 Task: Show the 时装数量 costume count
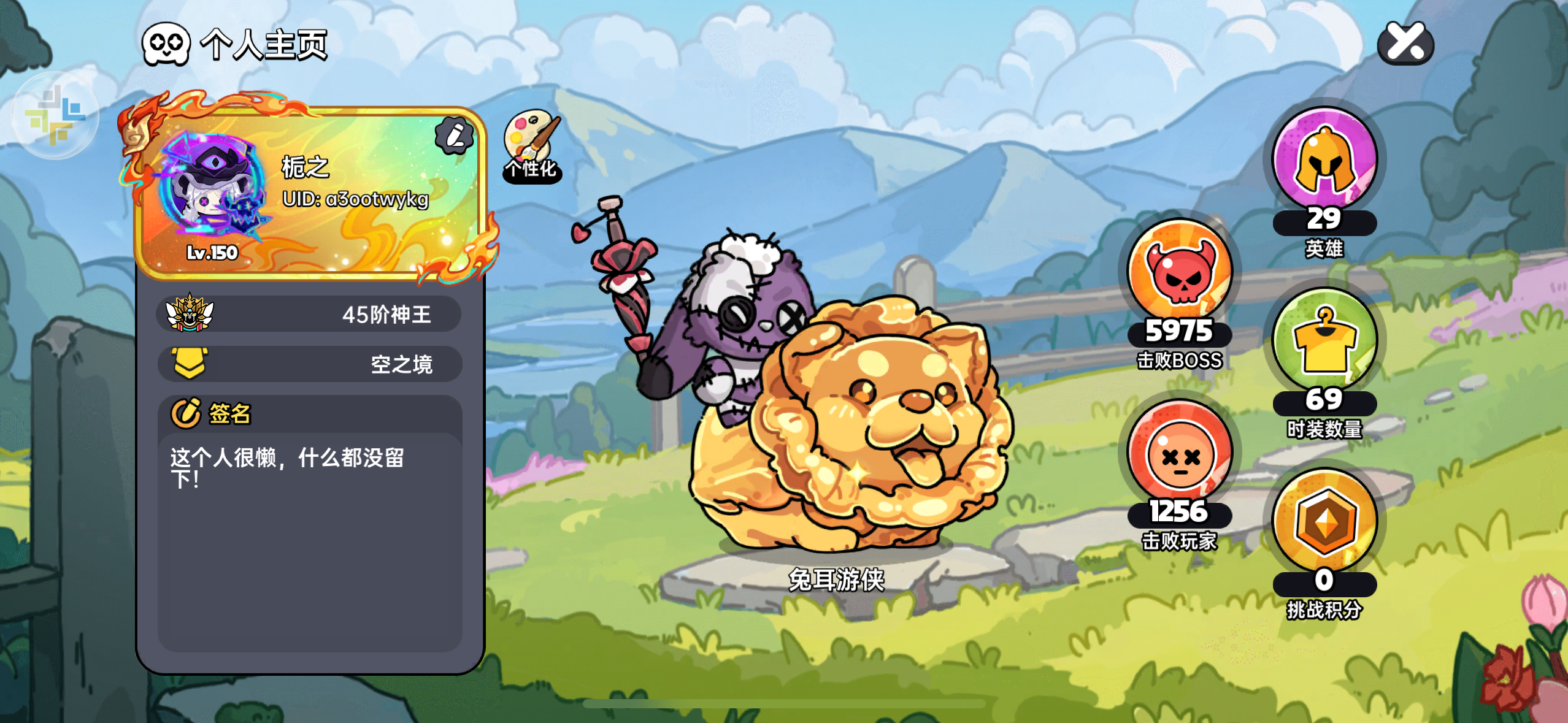(1324, 341)
